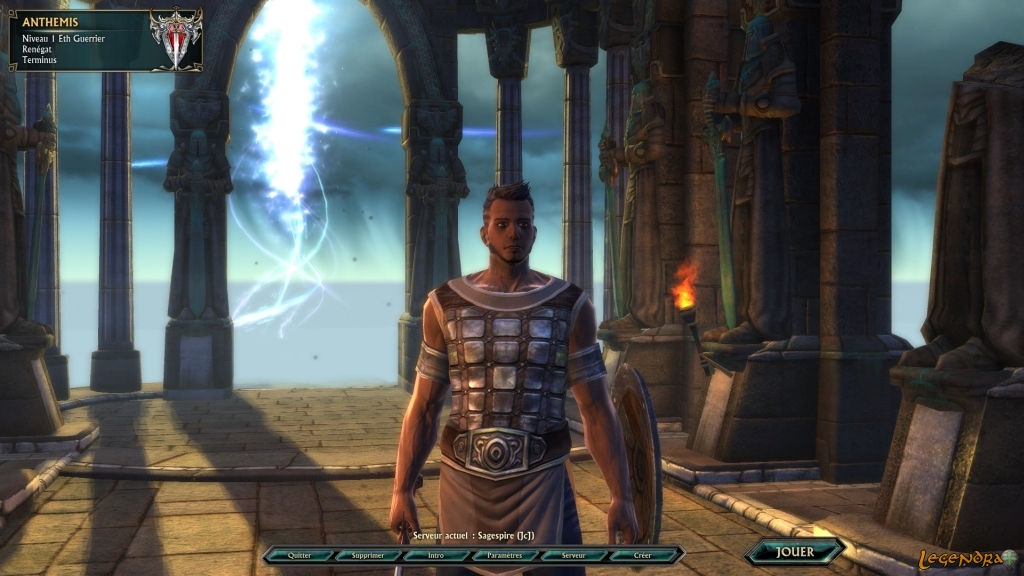Open the Paramètres settings menu
Viewport: 1024px width, 576px height.
[505, 554]
